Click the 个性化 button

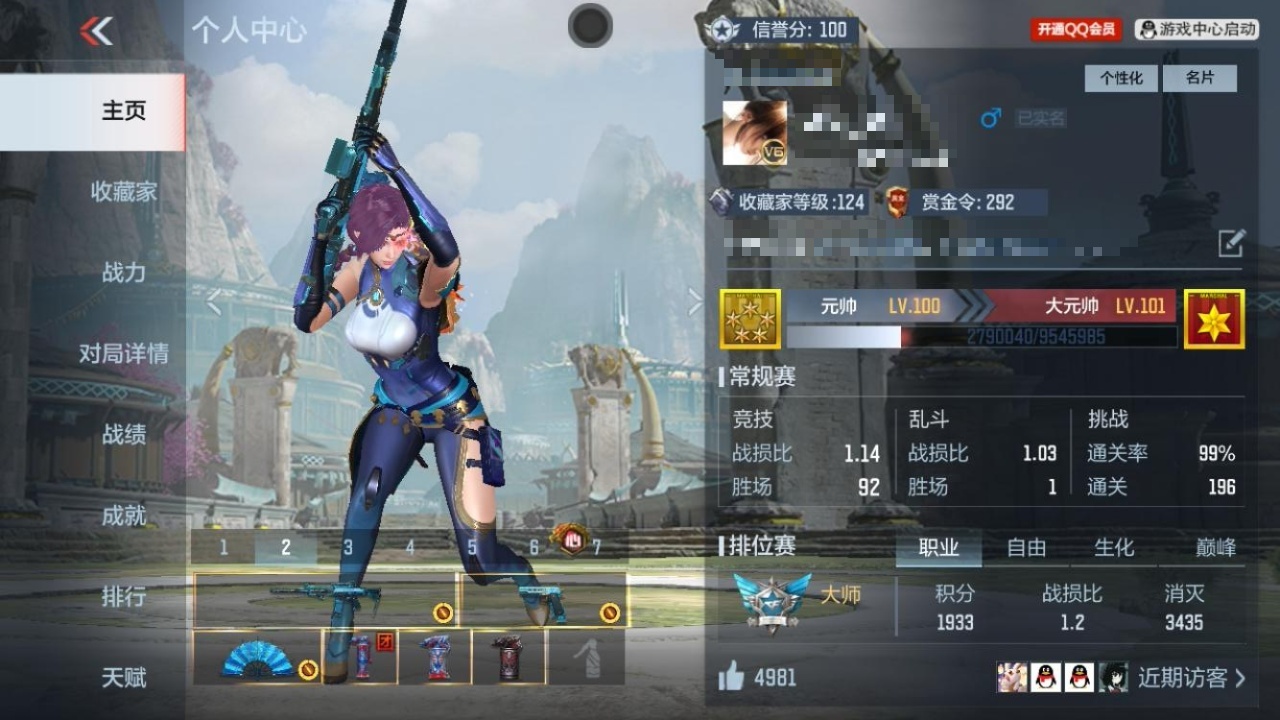(x=1121, y=78)
